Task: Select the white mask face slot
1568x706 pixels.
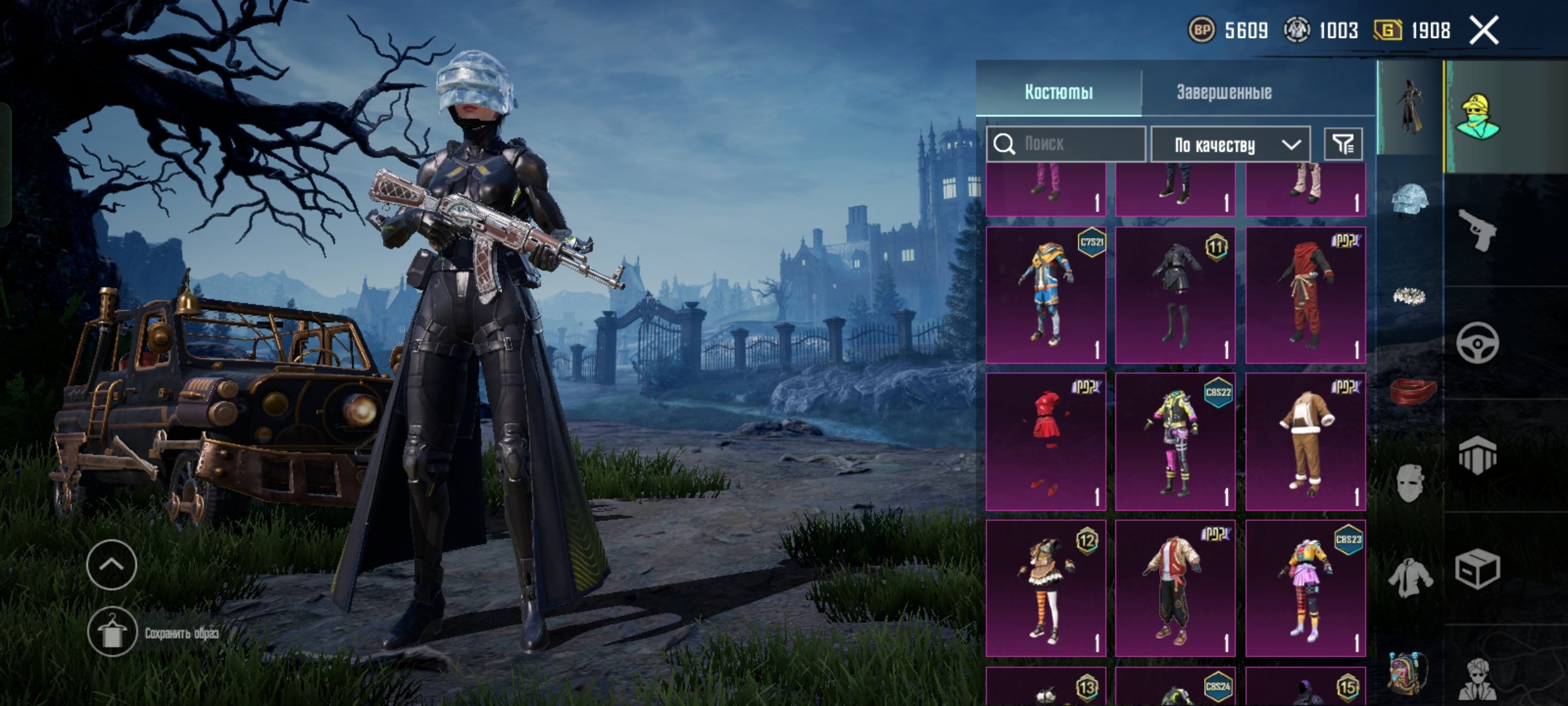Action: (1409, 482)
